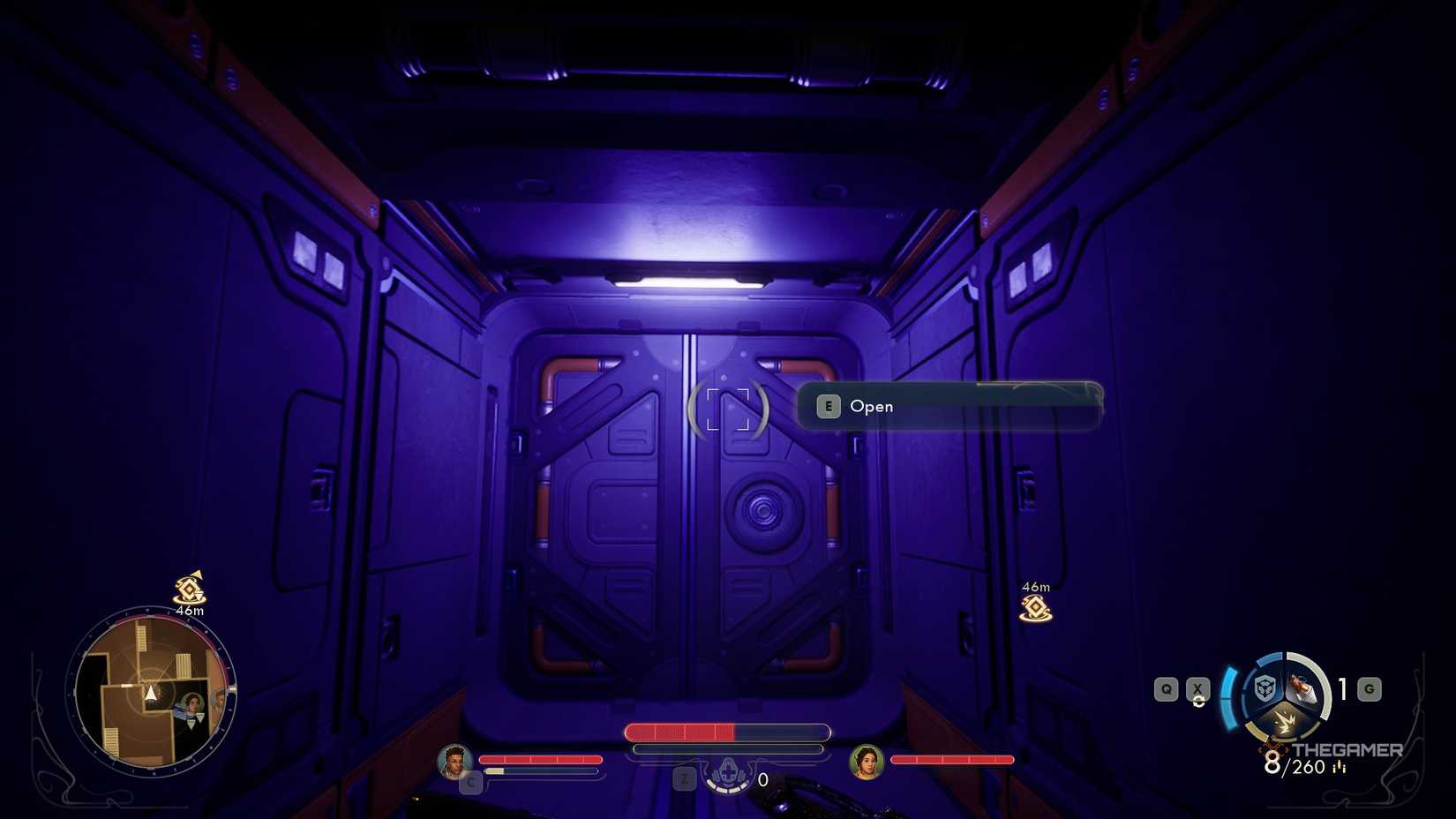The height and width of the screenshot is (819, 1456).
Task: Select the female companion portrait on the right
Action: point(868,762)
